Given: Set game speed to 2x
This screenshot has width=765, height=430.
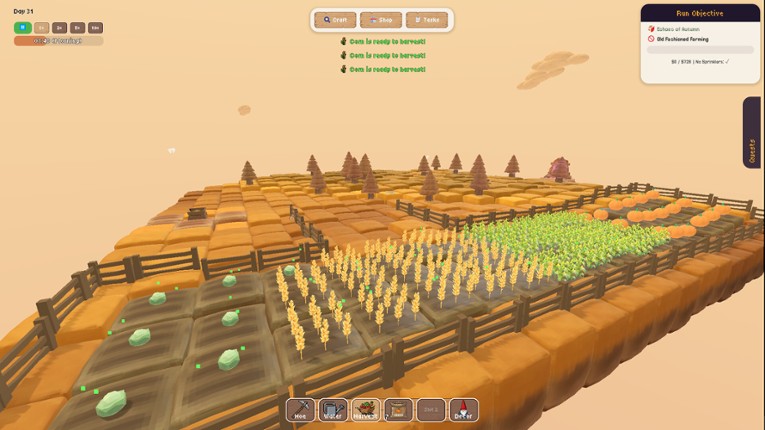Looking at the screenshot, I should click(59, 28).
